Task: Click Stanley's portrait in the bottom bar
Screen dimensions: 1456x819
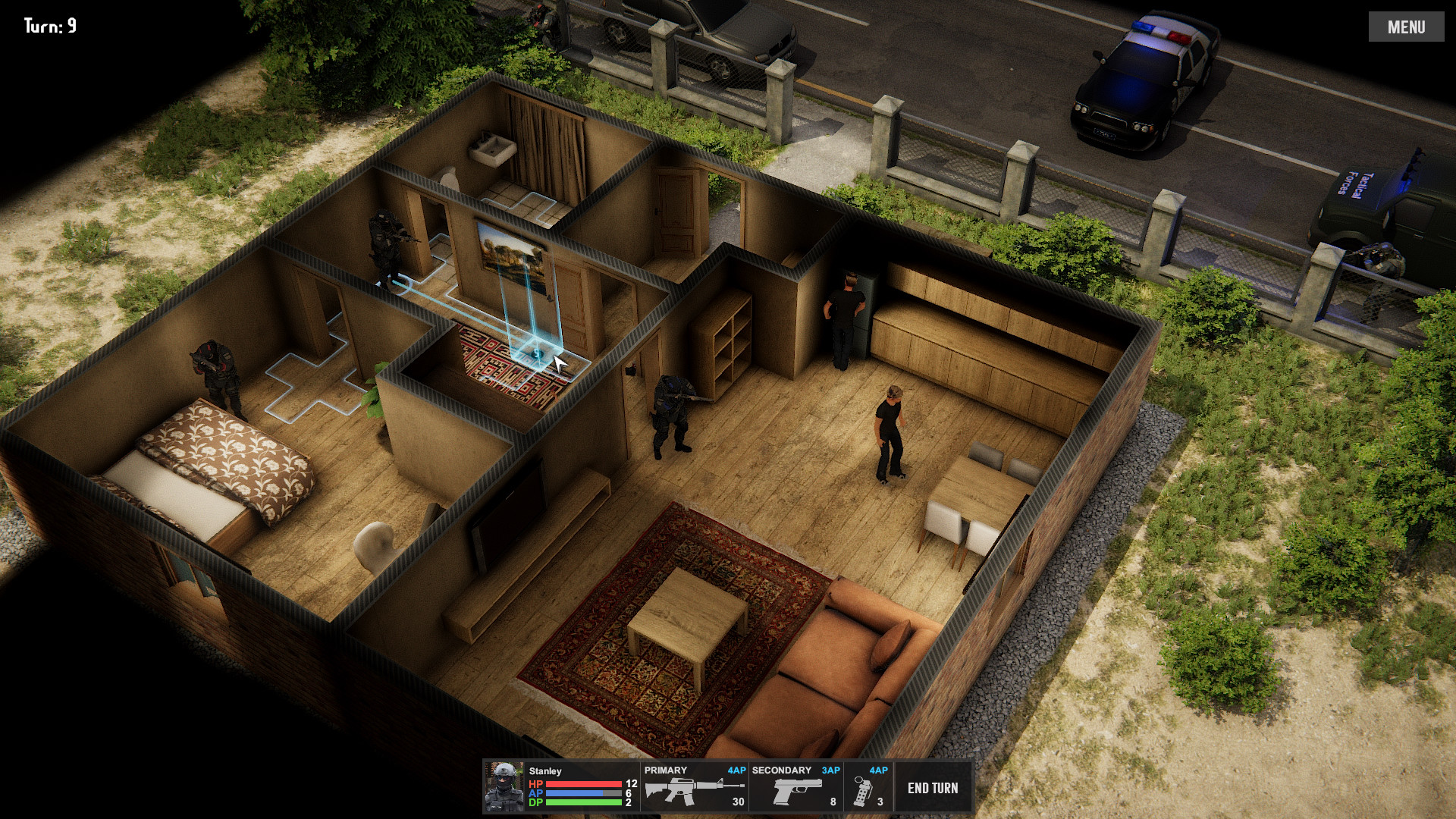Action: [504, 786]
